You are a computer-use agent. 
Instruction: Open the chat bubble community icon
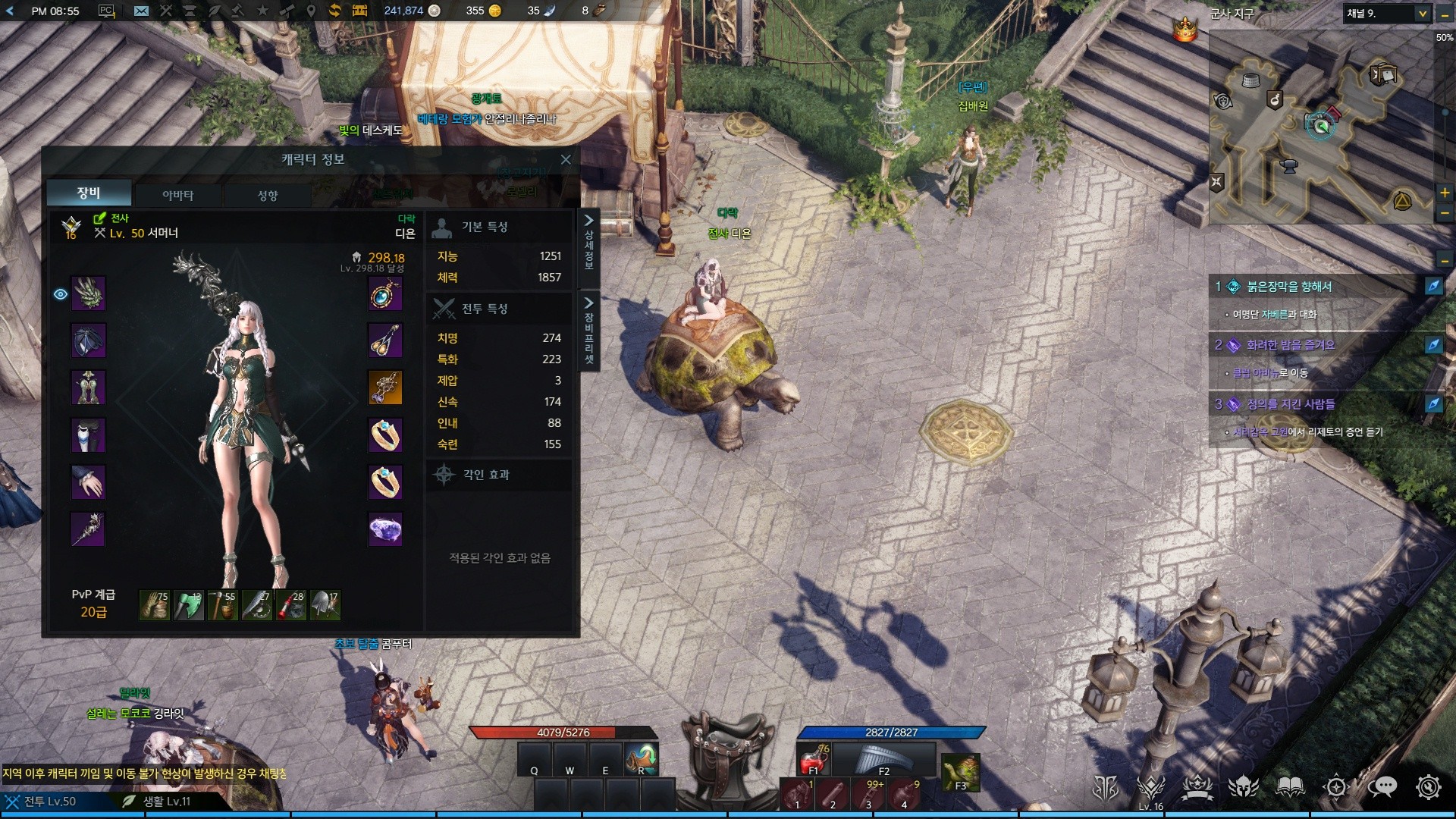[x=1382, y=787]
